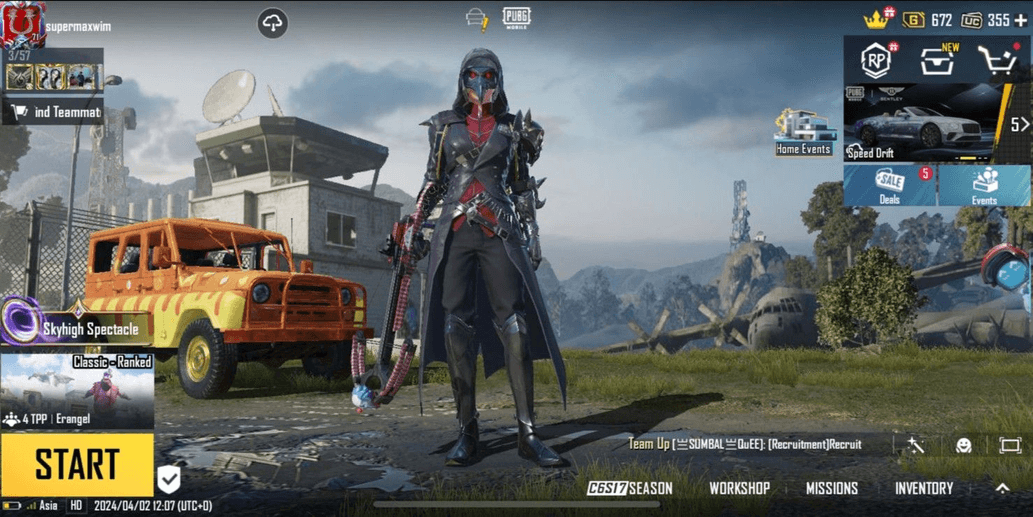Open the Workshop menu

click(x=739, y=488)
